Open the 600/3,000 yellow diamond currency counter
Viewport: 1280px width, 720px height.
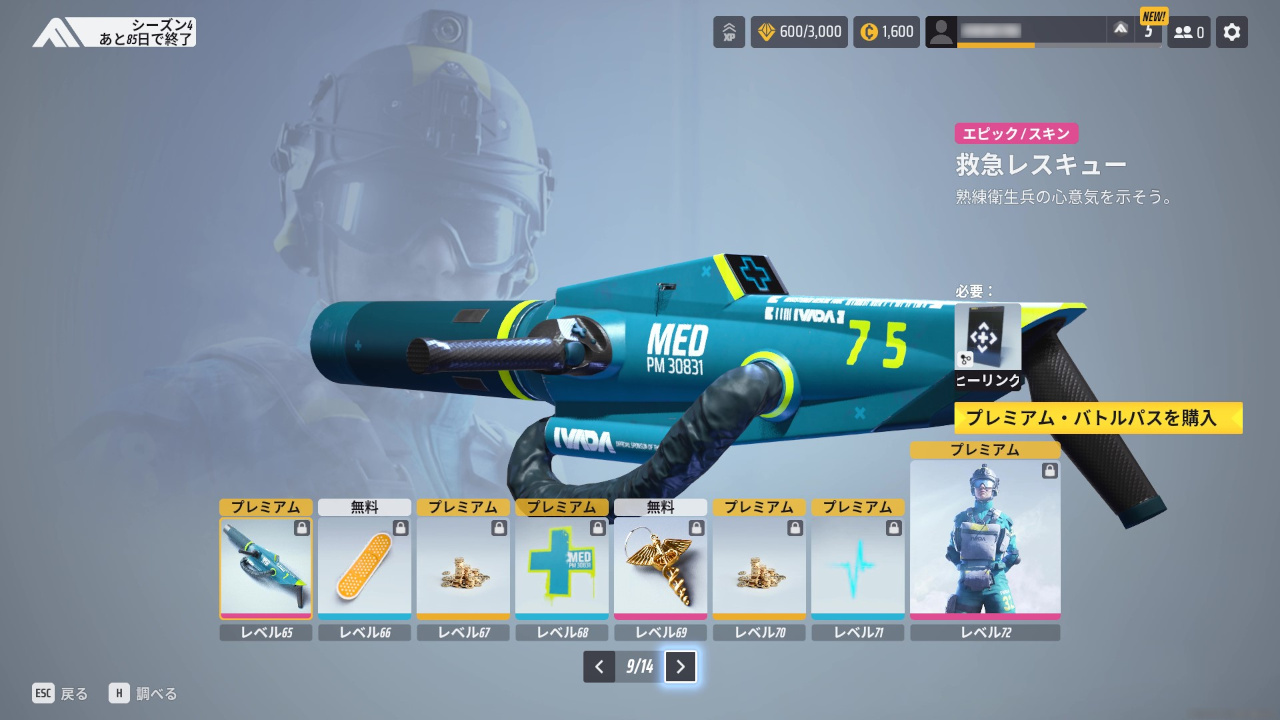click(799, 32)
